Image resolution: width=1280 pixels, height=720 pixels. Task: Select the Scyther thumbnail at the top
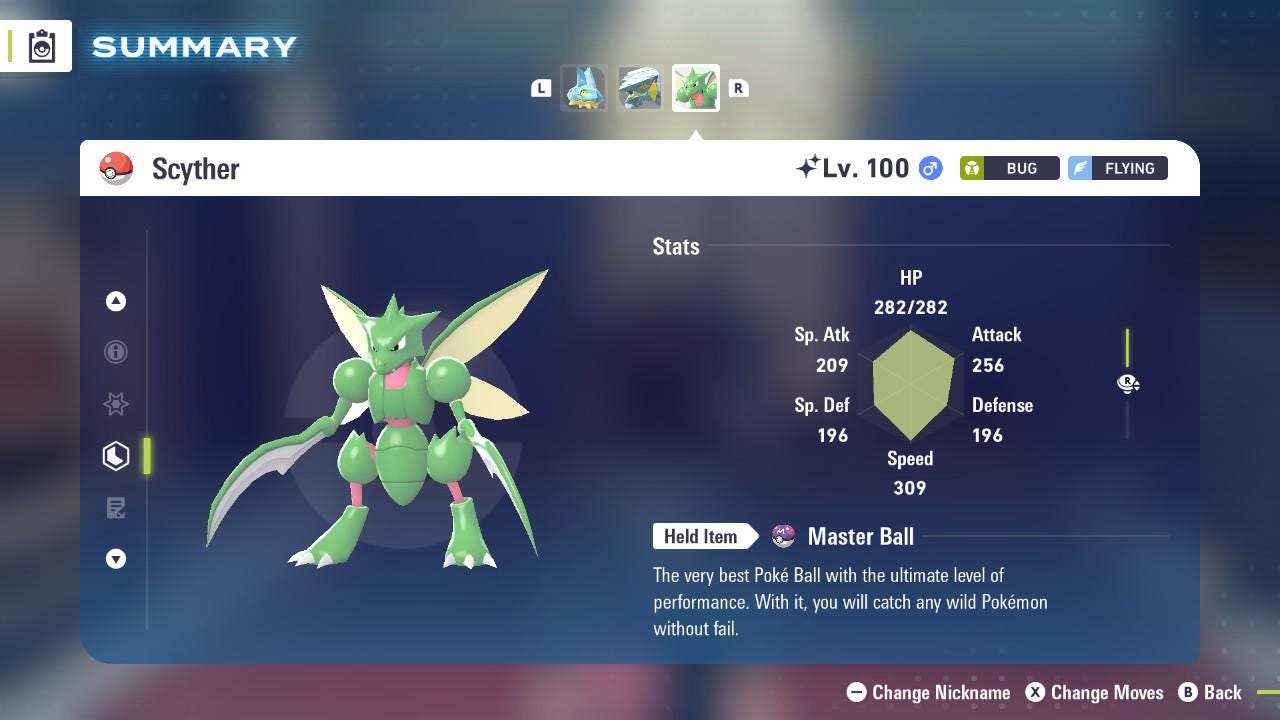coord(695,88)
